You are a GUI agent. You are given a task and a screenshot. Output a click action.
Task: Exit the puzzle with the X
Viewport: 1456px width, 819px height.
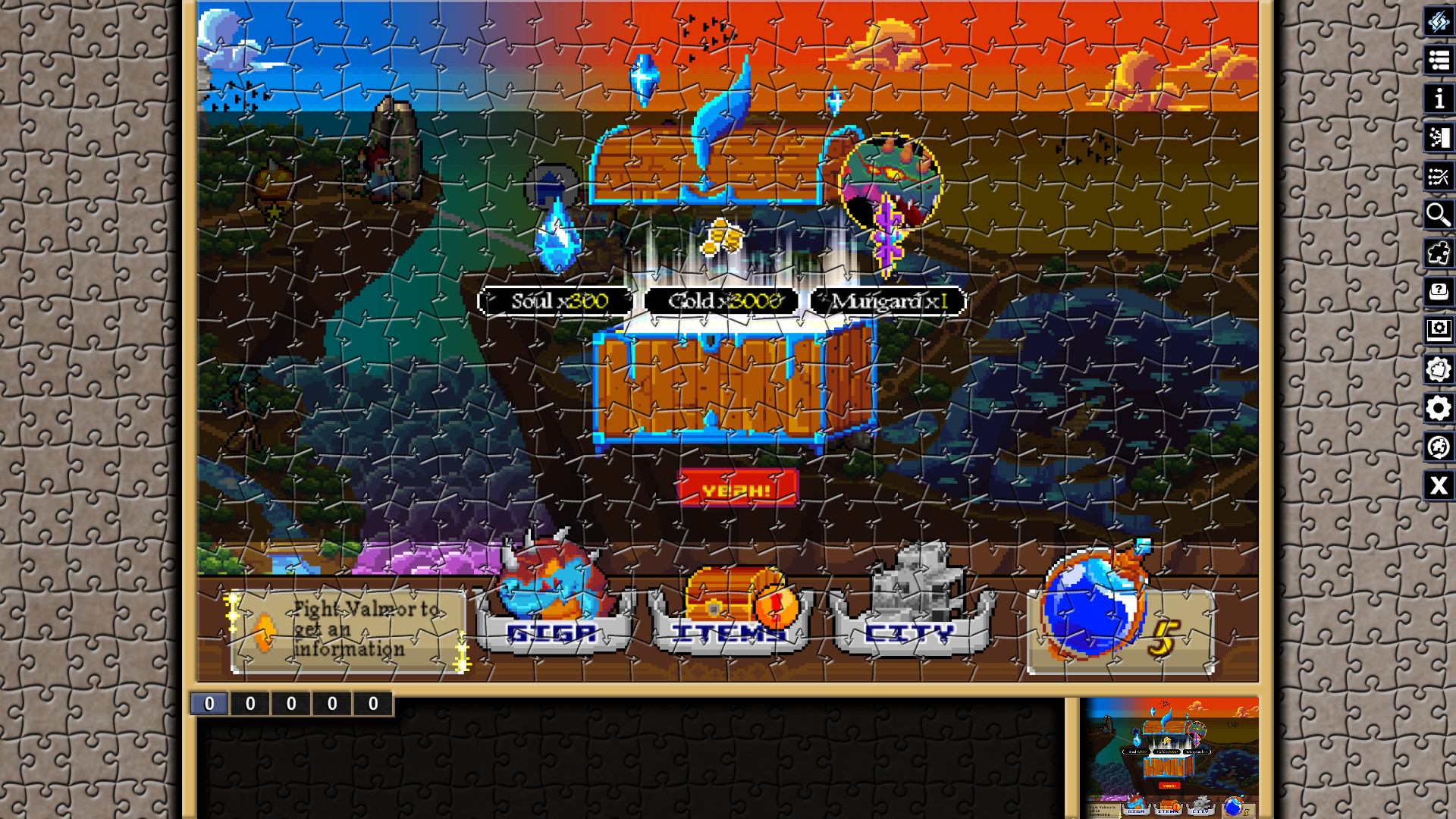click(x=1439, y=485)
